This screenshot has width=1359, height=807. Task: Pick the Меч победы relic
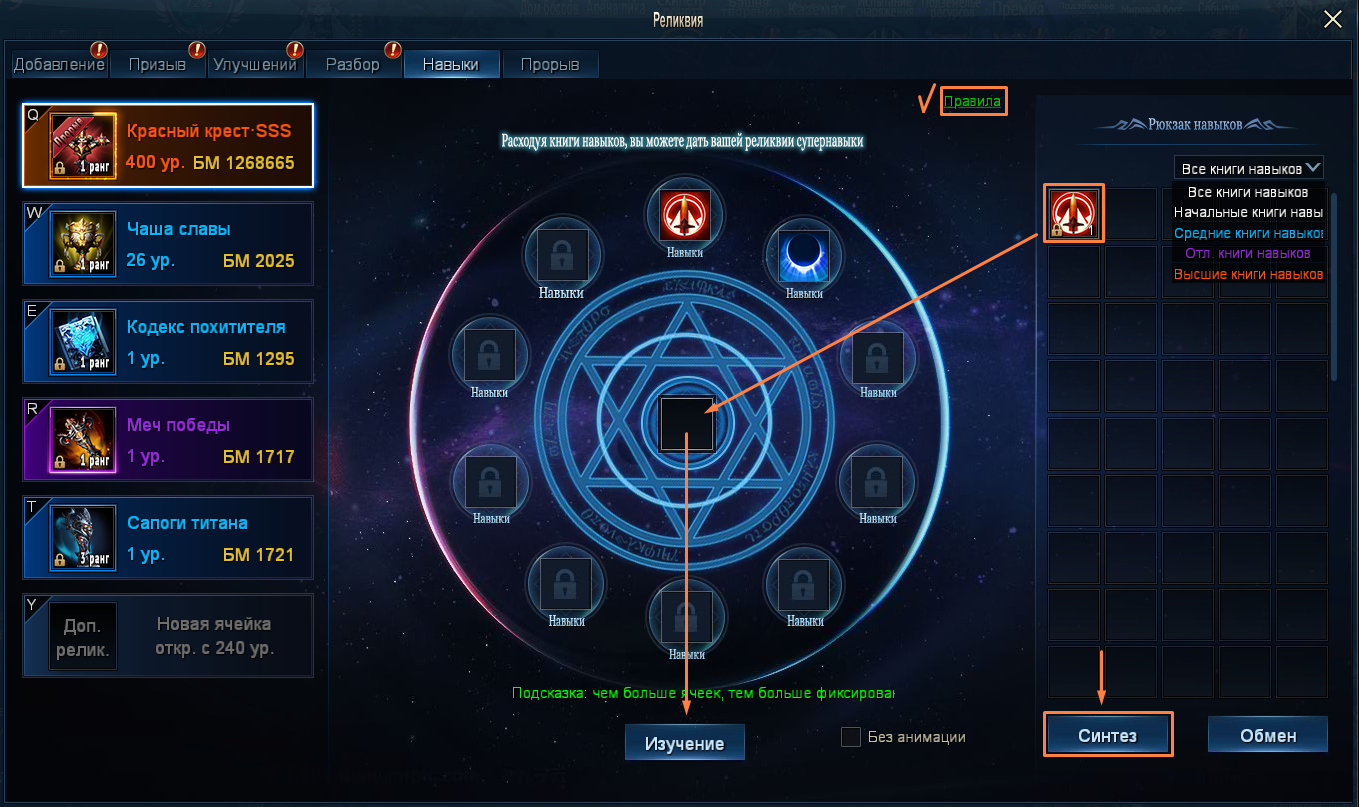click(x=168, y=440)
